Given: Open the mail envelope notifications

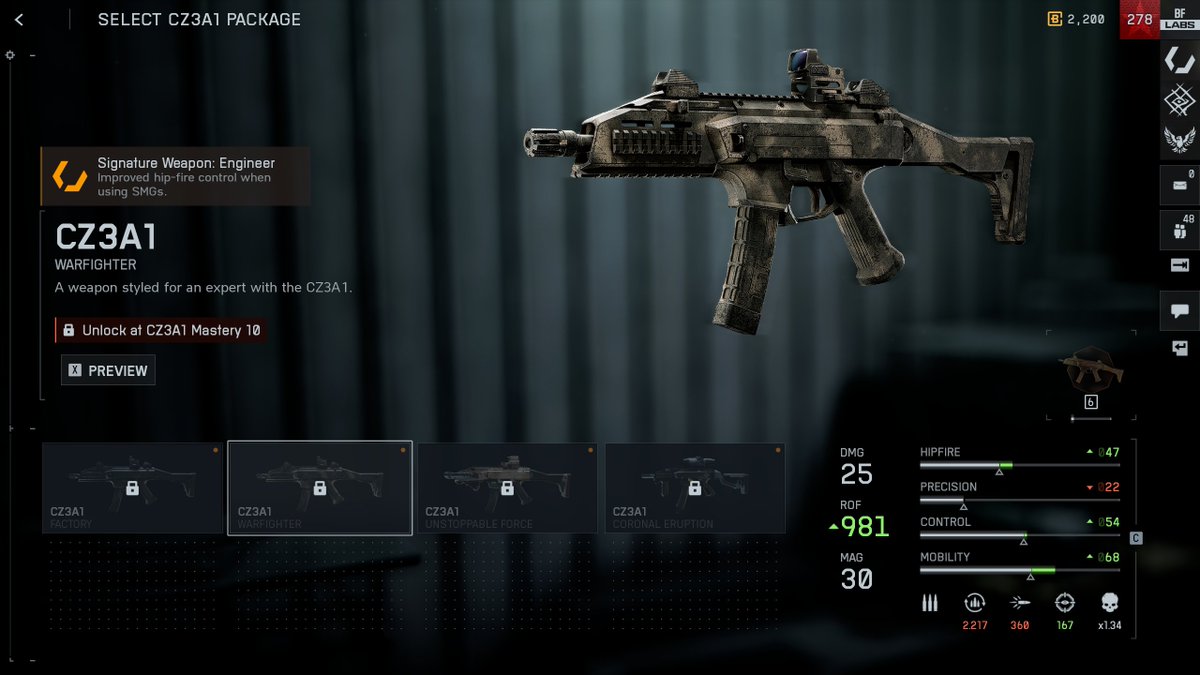Looking at the screenshot, I should 1179,185.
